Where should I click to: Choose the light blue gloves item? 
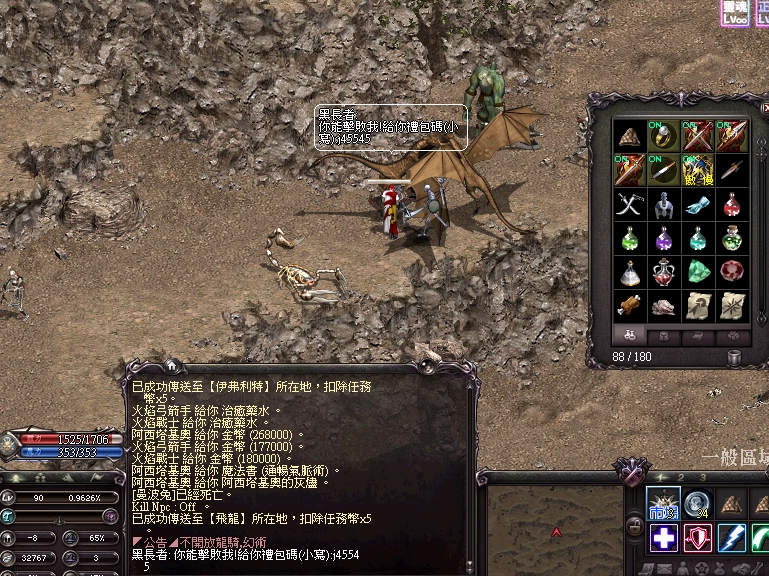tap(698, 205)
